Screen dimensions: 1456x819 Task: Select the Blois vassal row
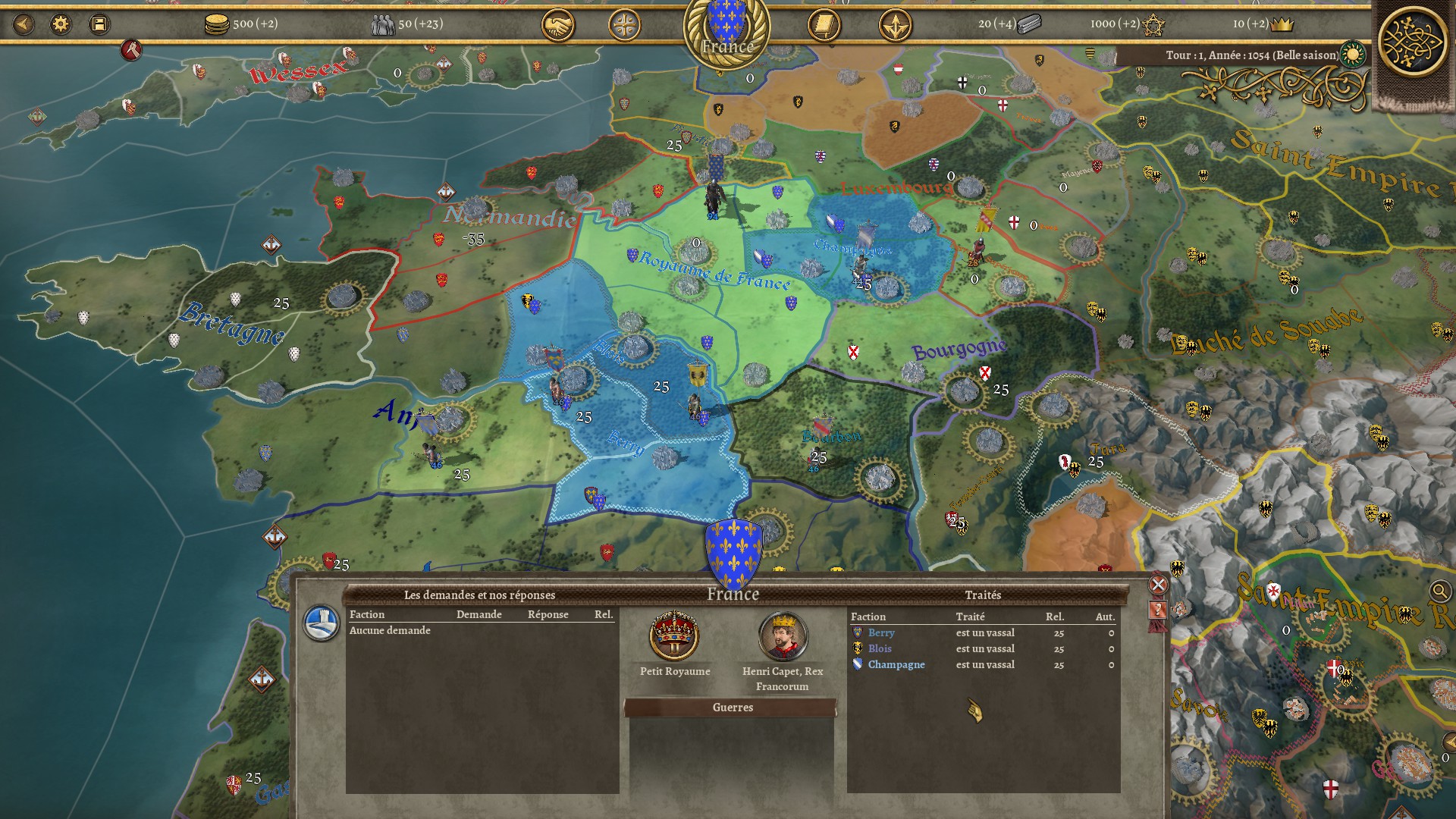[983, 649]
